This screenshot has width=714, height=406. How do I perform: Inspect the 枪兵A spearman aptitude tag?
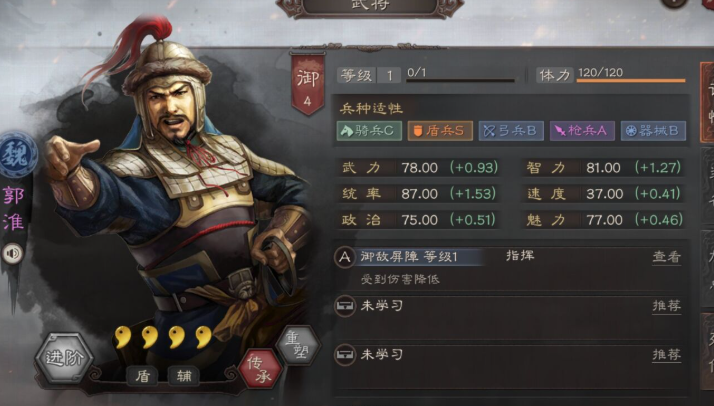(580, 130)
